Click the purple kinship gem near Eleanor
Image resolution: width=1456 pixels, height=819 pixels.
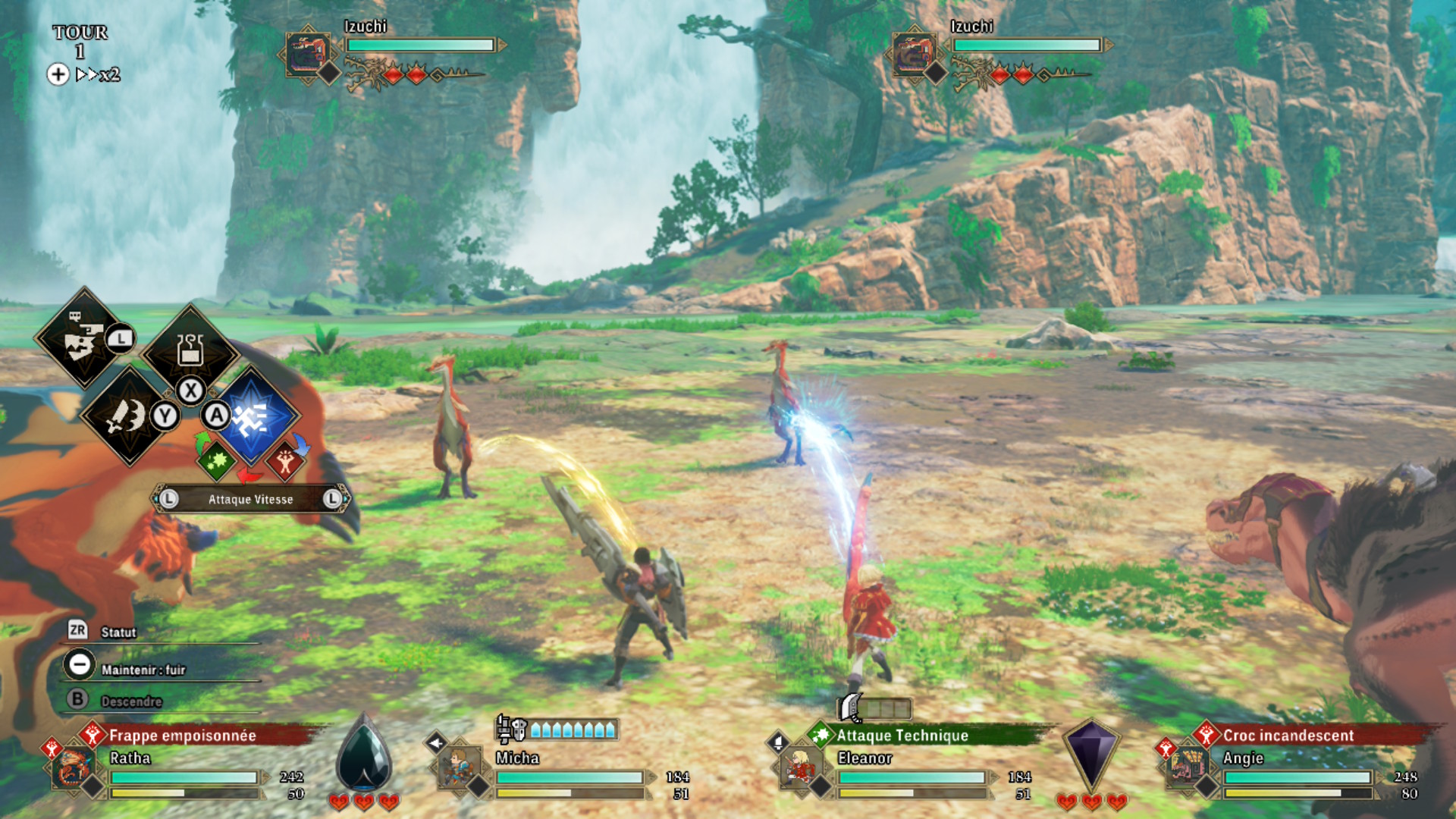pyautogui.click(x=1090, y=755)
